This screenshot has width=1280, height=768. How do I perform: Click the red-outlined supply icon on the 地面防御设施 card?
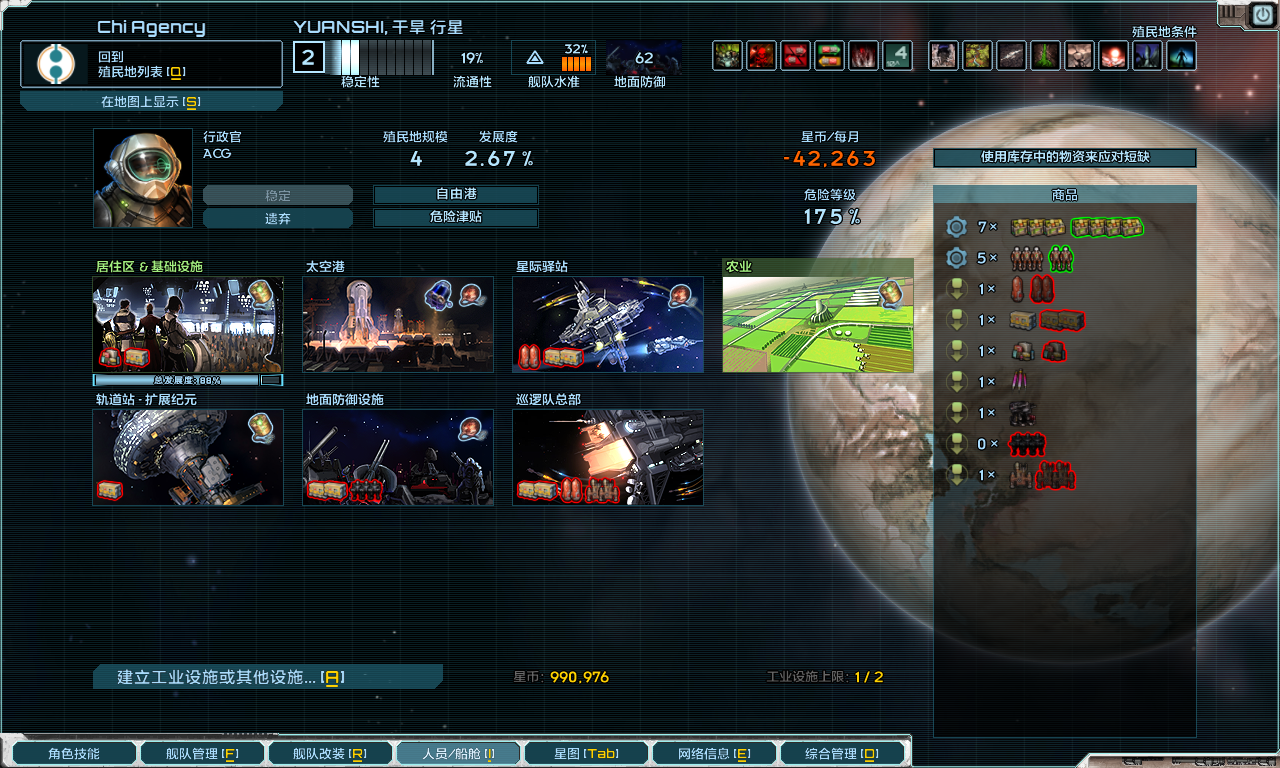(324, 491)
